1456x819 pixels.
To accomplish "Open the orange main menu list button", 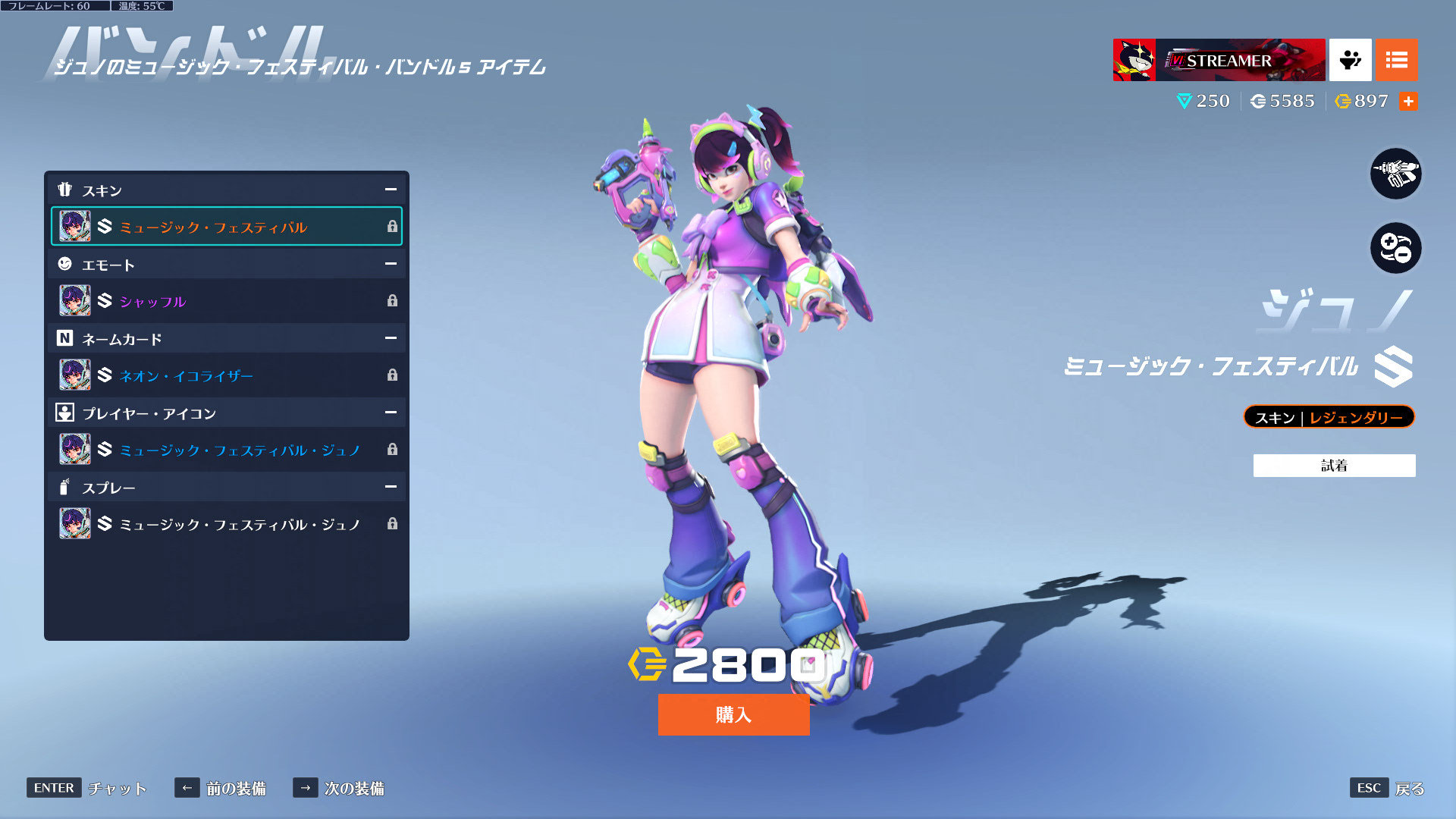I will [x=1396, y=60].
